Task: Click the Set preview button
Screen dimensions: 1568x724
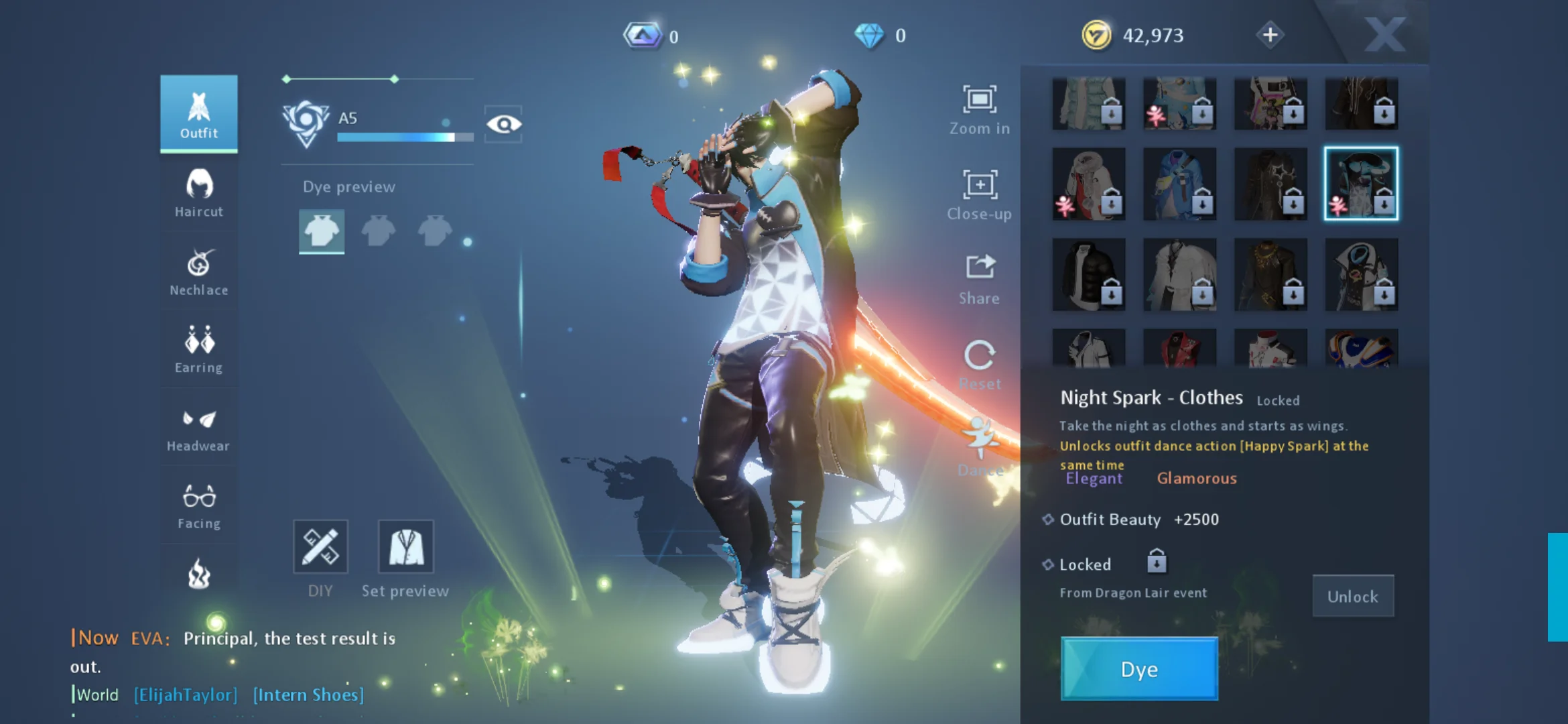Action: coord(405,547)
